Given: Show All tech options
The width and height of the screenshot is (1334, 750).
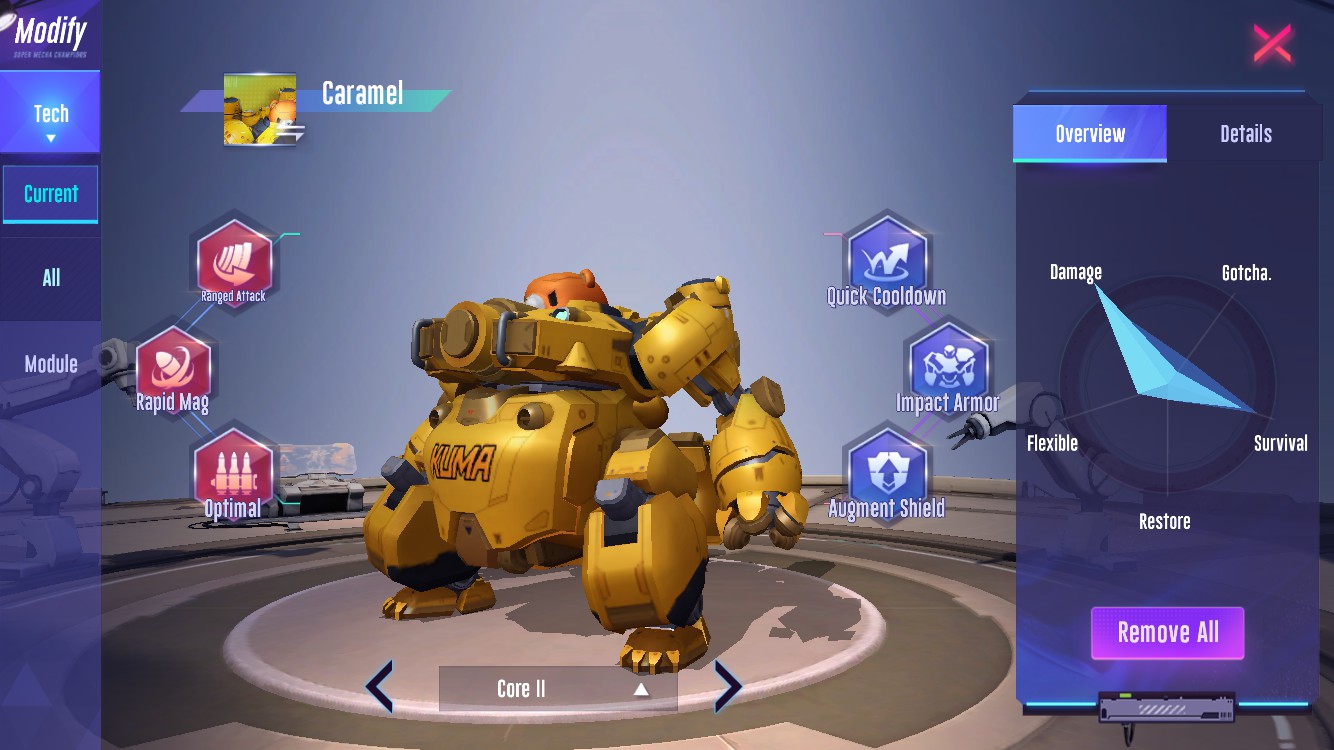Looking at the screenshot, I should [50, 278].
